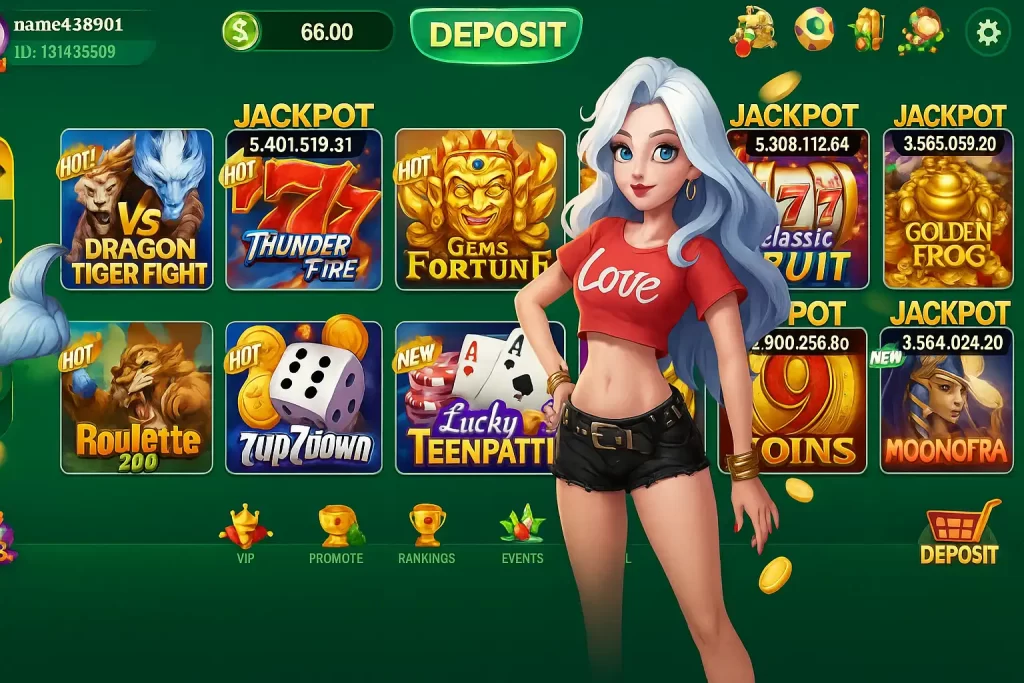Open the spotted egg icon

pyautogui.click(x=813, y=29)
